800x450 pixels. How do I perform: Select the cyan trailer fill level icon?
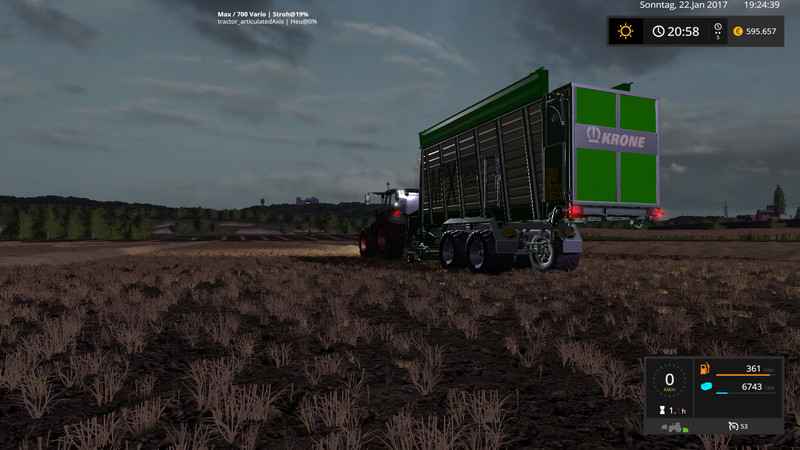point(705,387)
